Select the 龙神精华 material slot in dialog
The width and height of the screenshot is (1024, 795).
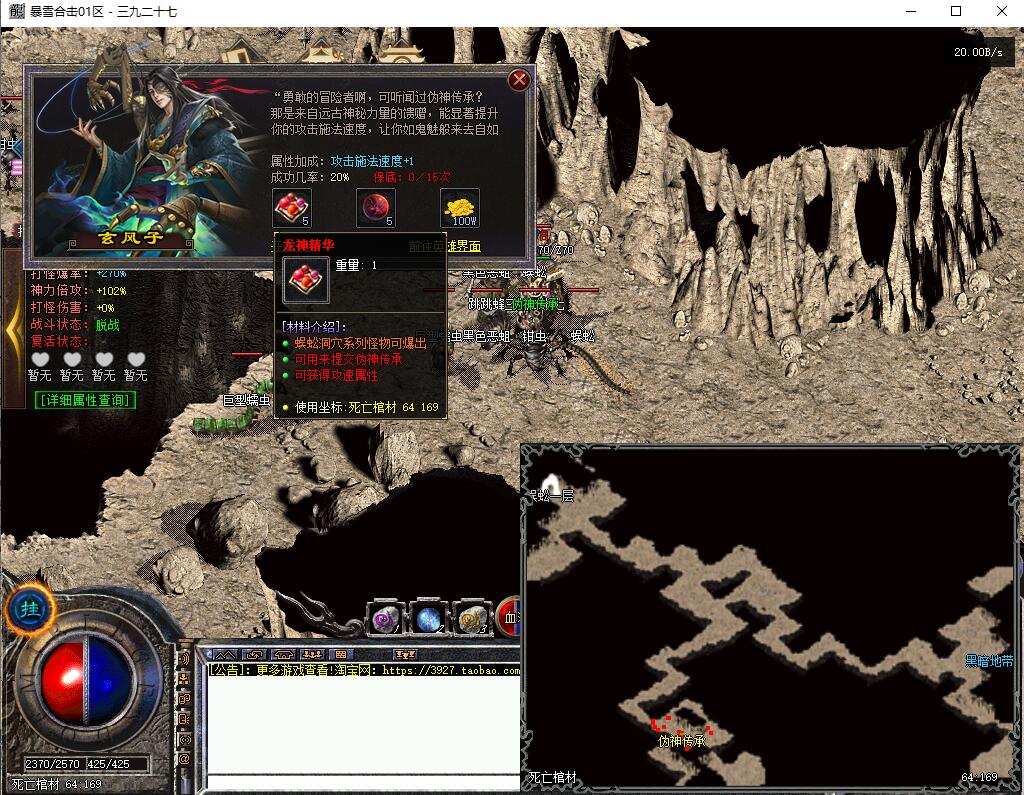tap(291, 207)
